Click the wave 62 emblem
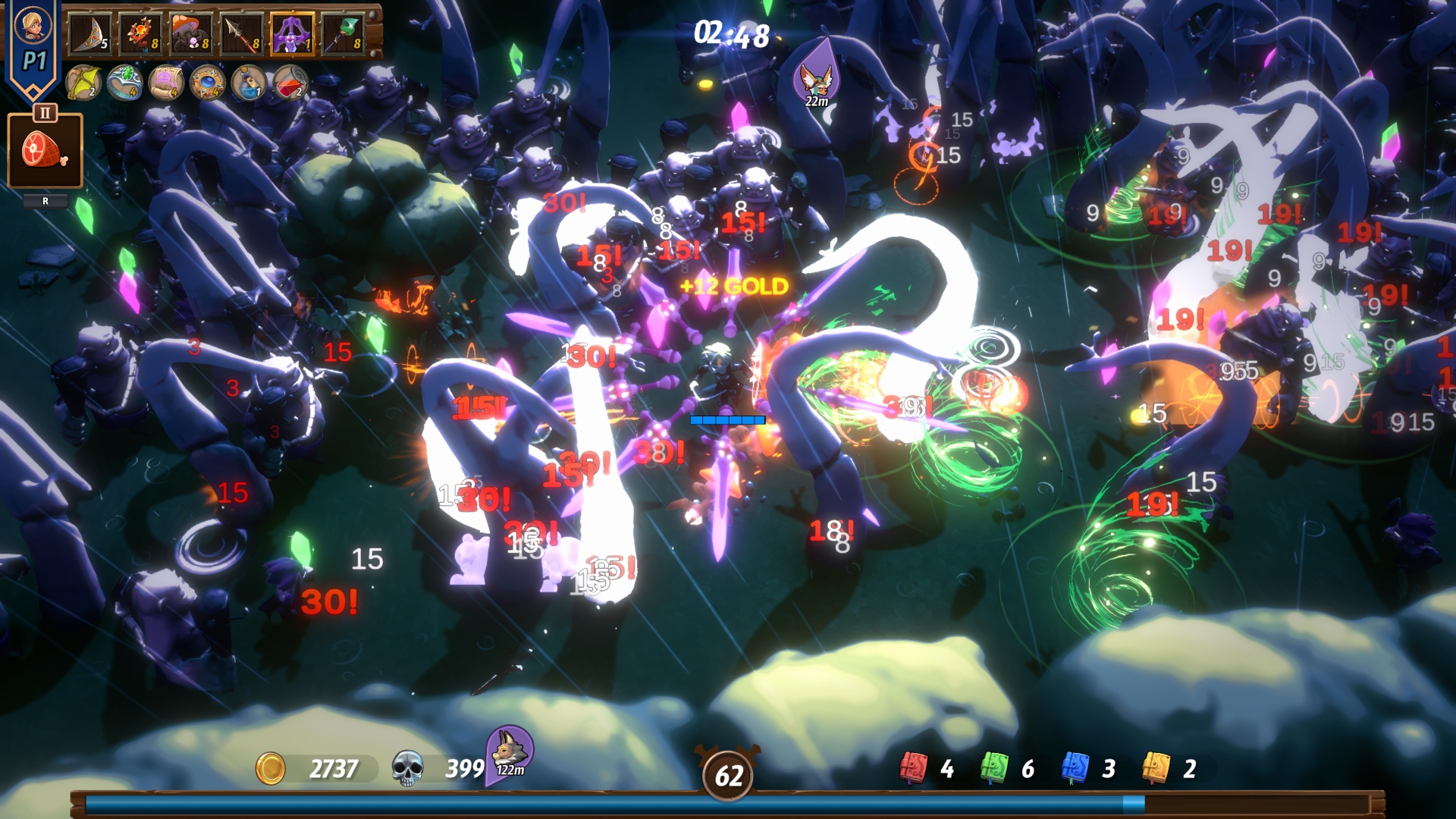1456x819 pixels. point(730,775)
